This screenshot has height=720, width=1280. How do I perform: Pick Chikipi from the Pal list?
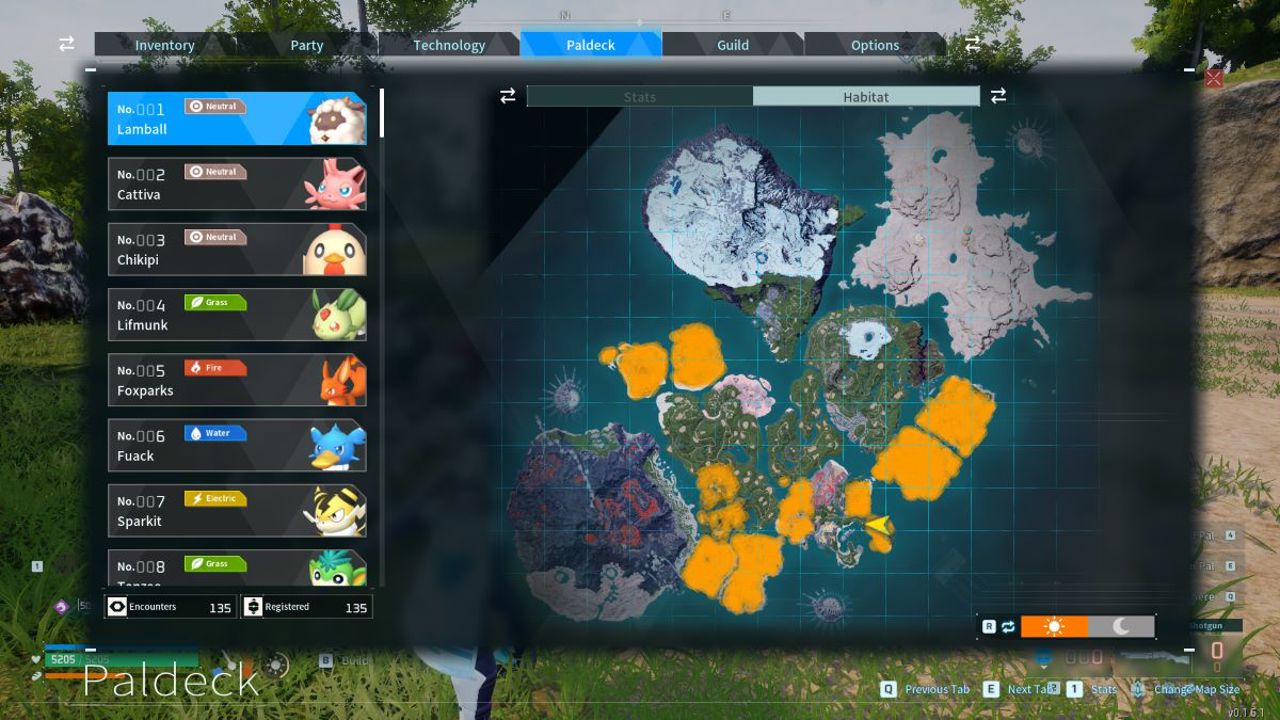point(237,249)
